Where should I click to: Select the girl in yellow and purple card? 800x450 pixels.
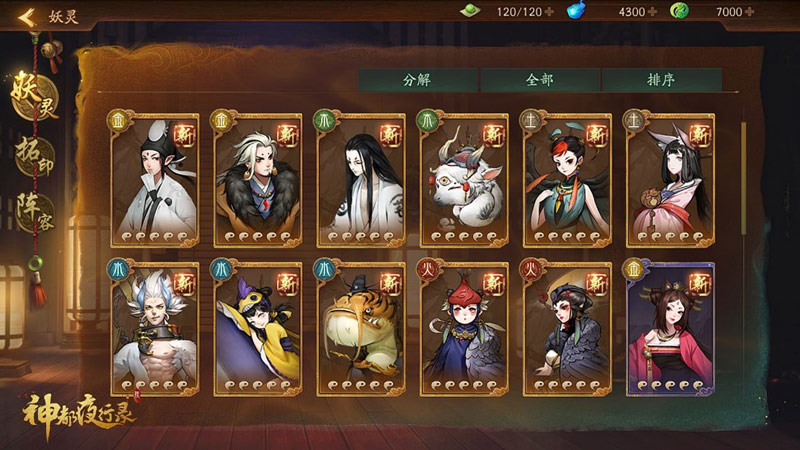point(257,329)
